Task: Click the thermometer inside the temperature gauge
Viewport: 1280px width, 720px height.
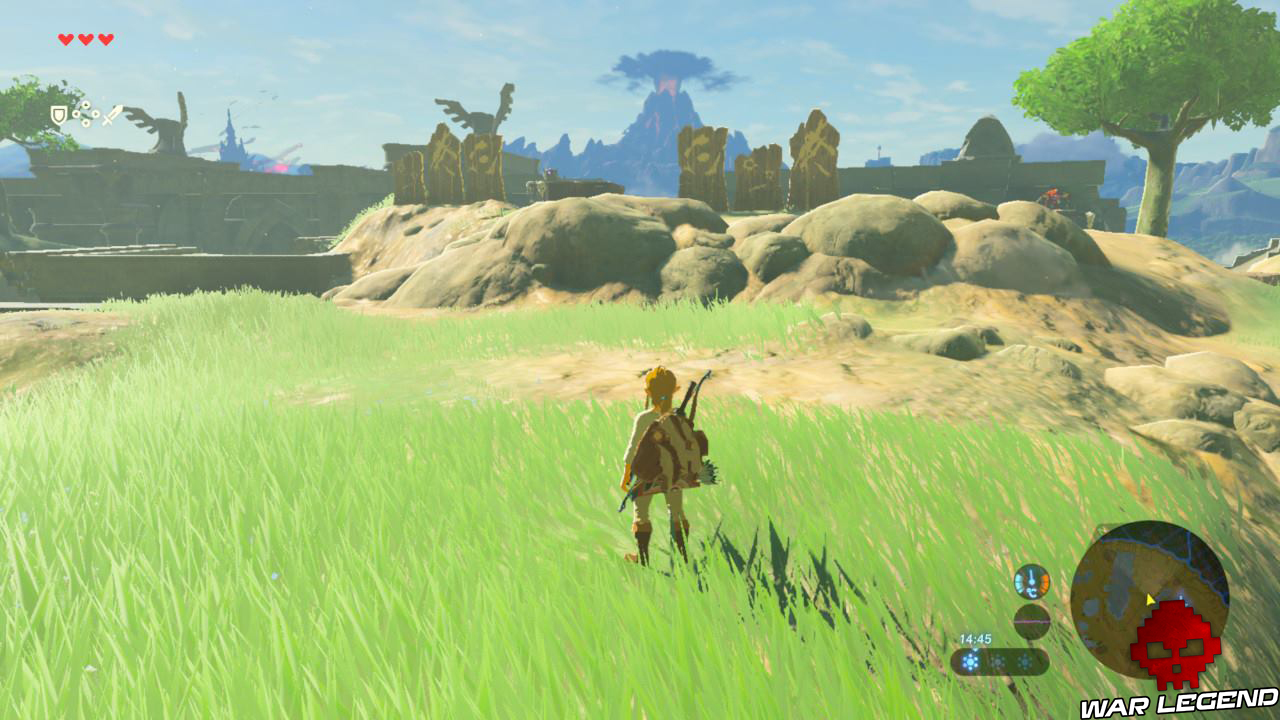Action: point(1030,575)
